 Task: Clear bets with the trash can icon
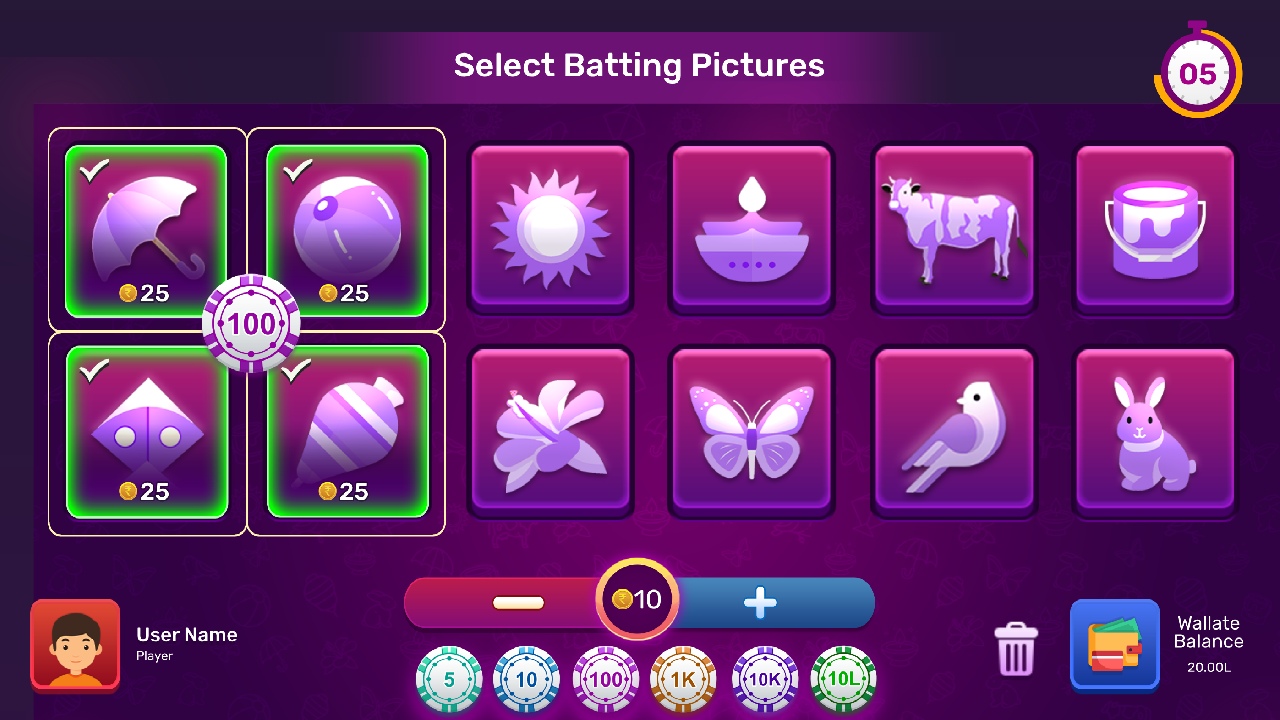coord(1016,649)
